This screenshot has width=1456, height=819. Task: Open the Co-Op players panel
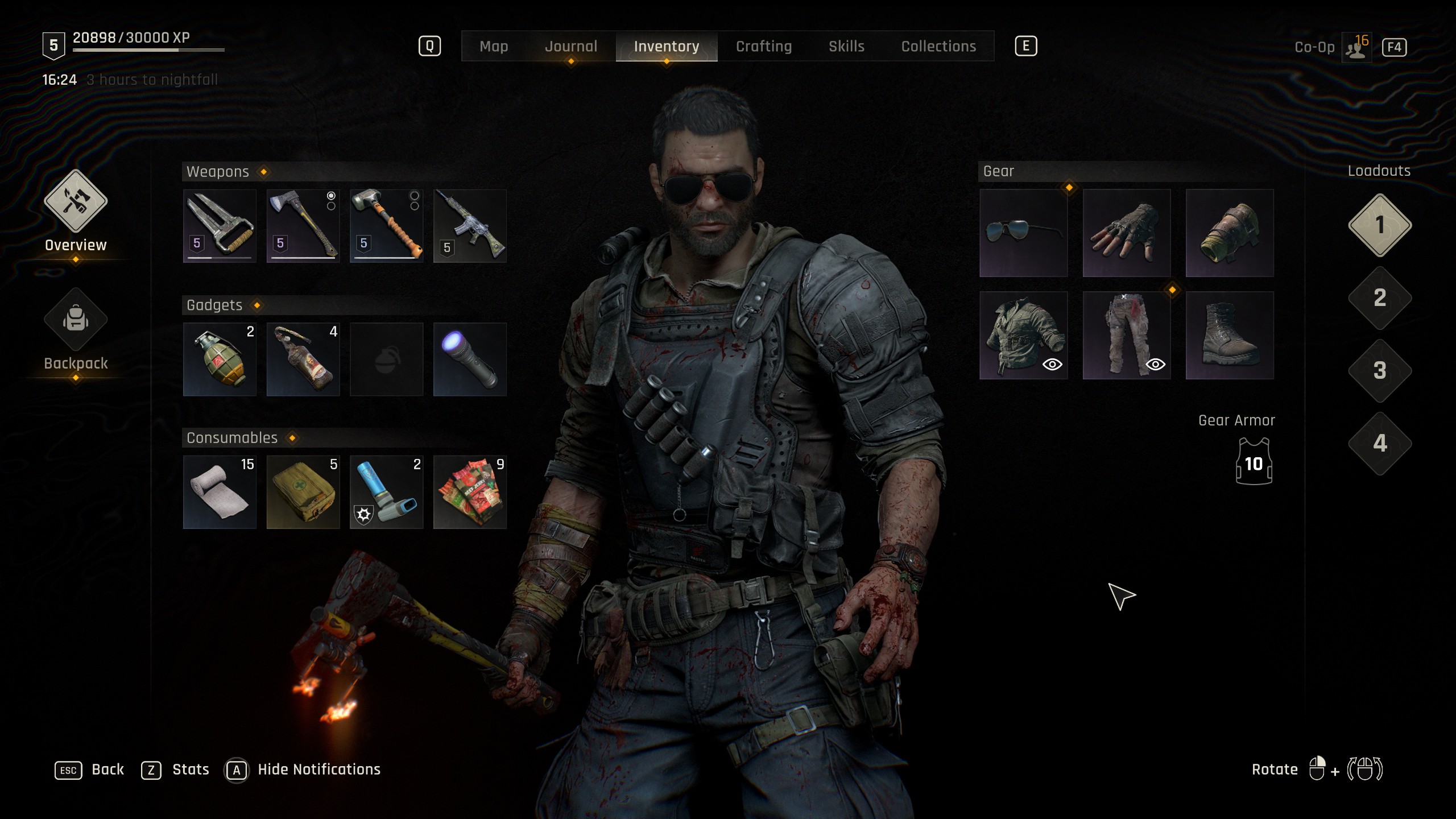click(x=1356, y=48)
